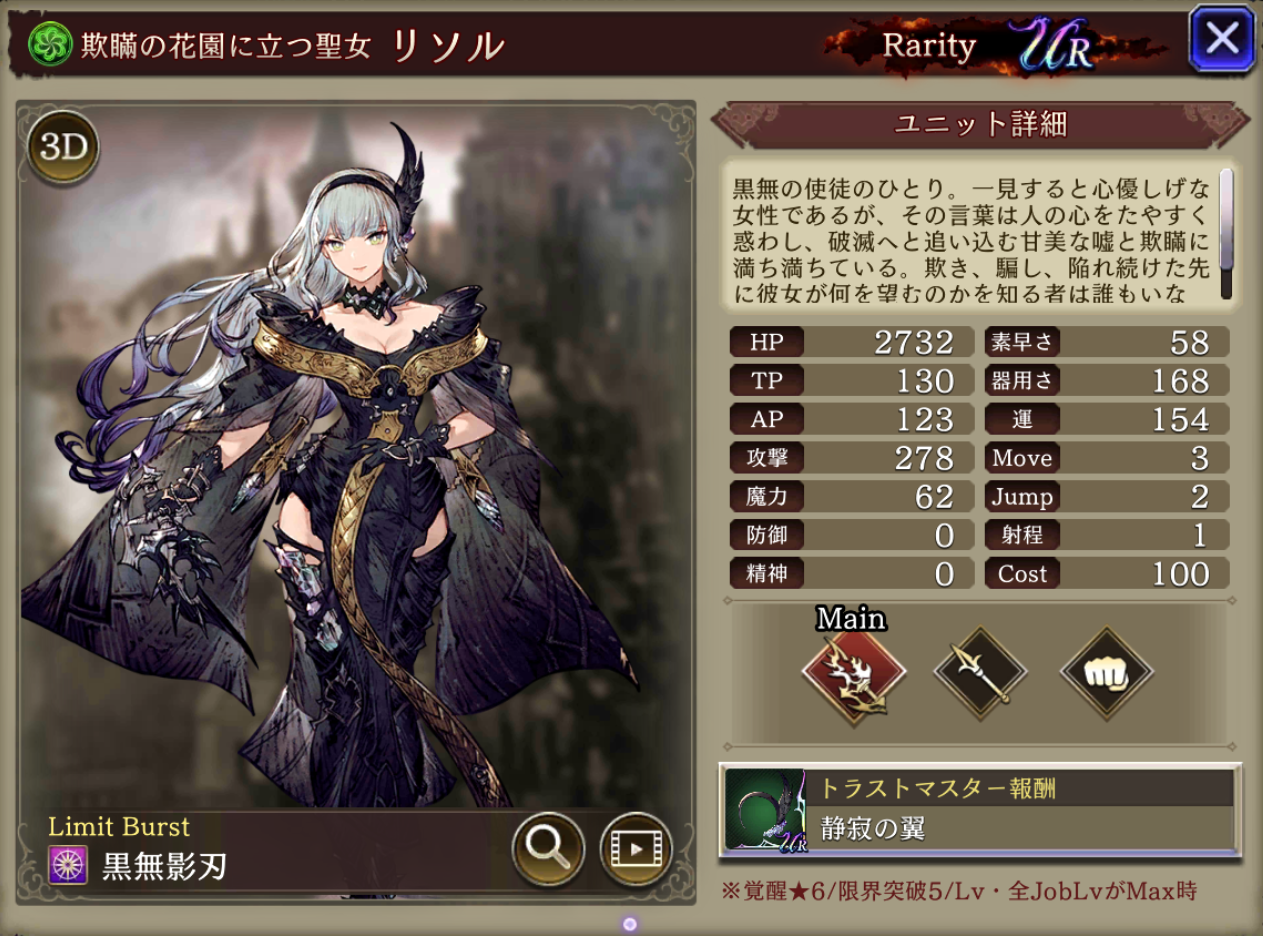Image resolution: width=1263 pixels, height=936 pixels.
Task: Select the fist sub-job icon
Action: 1105,673
